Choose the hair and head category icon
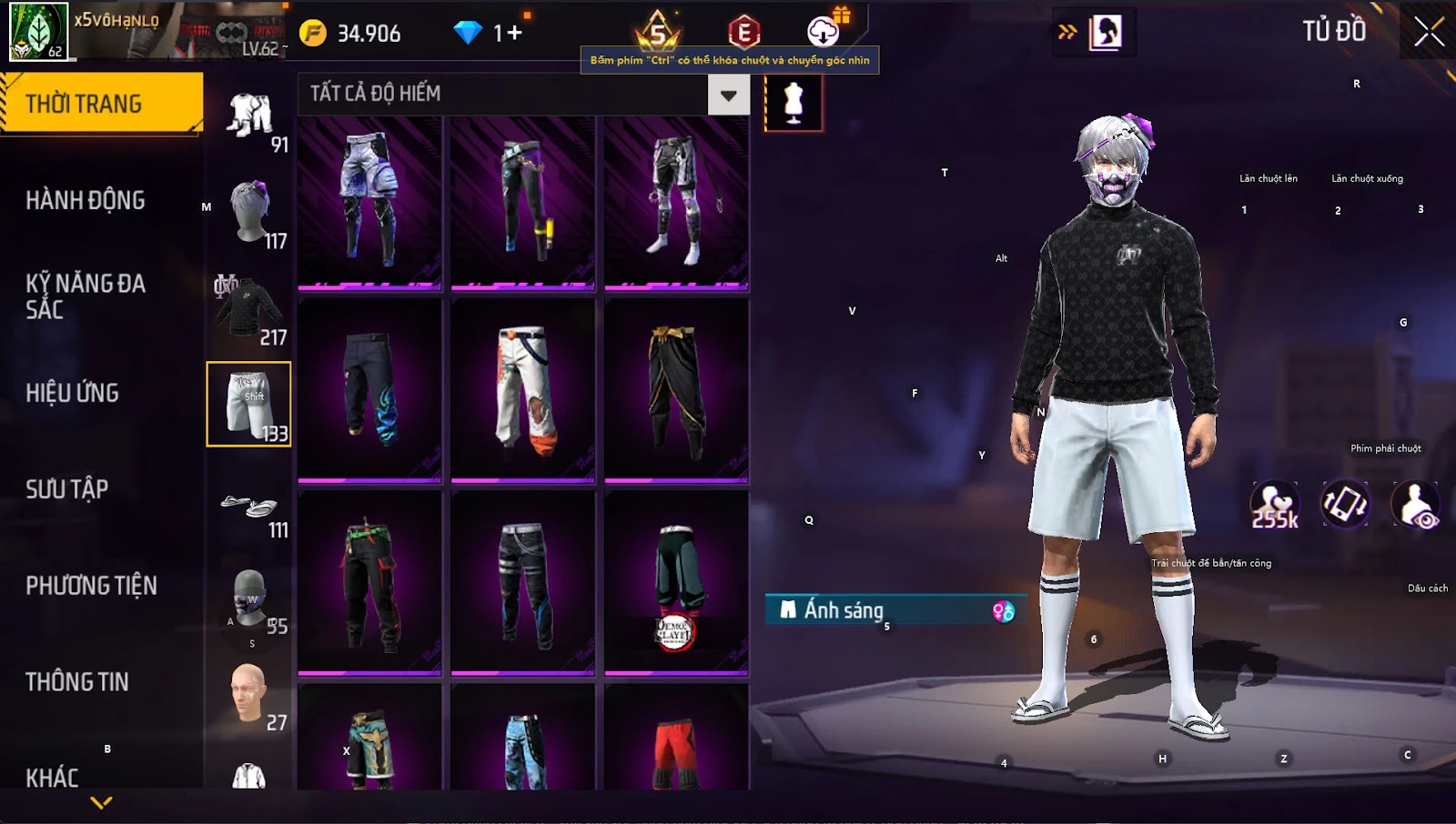1456x824 pixels. tap(249, 215)
